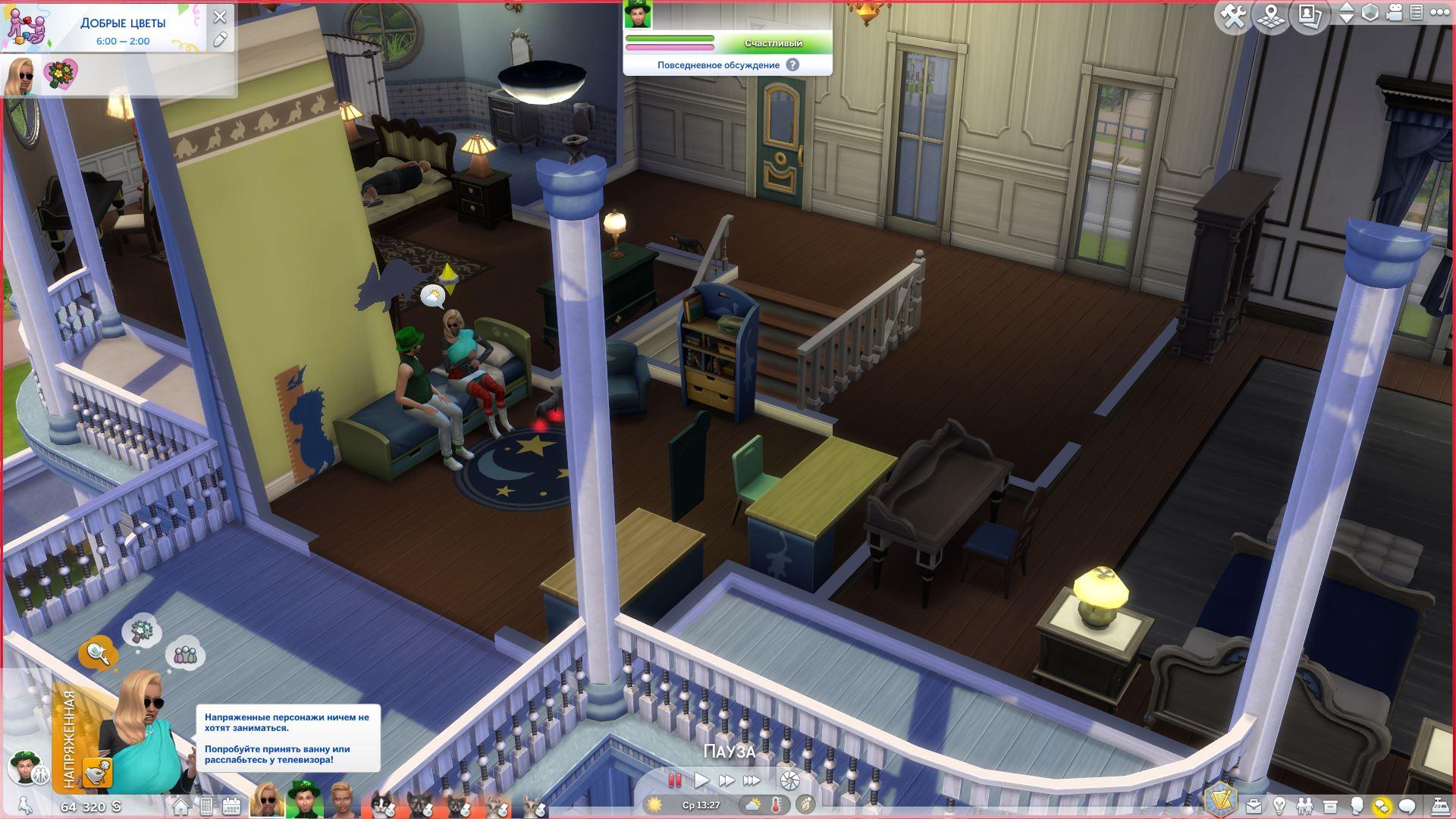Open the career briefcase panel
The image size is (1456, 819).
click(x=1254, y=805)
